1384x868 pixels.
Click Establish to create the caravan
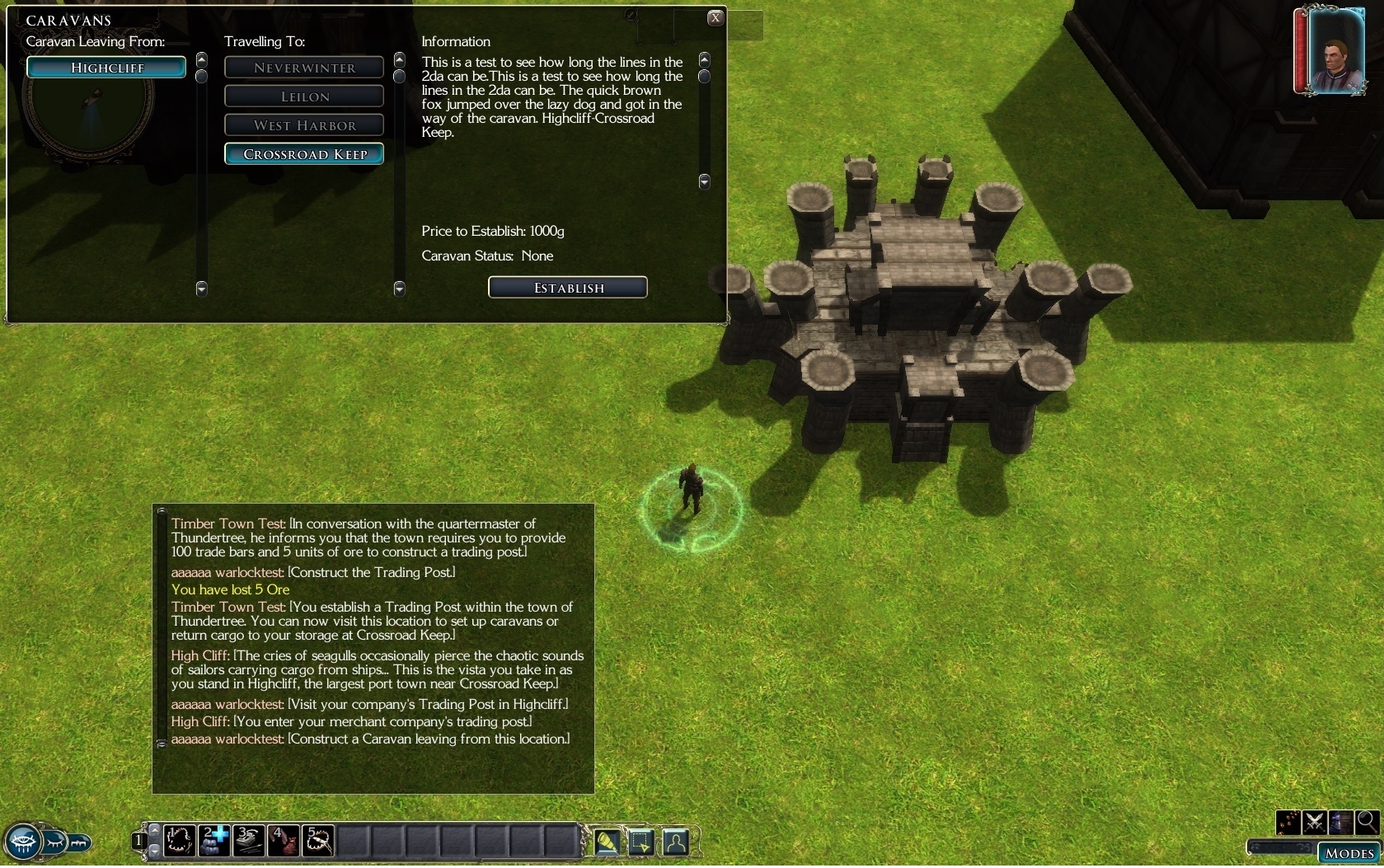point(568,288)
